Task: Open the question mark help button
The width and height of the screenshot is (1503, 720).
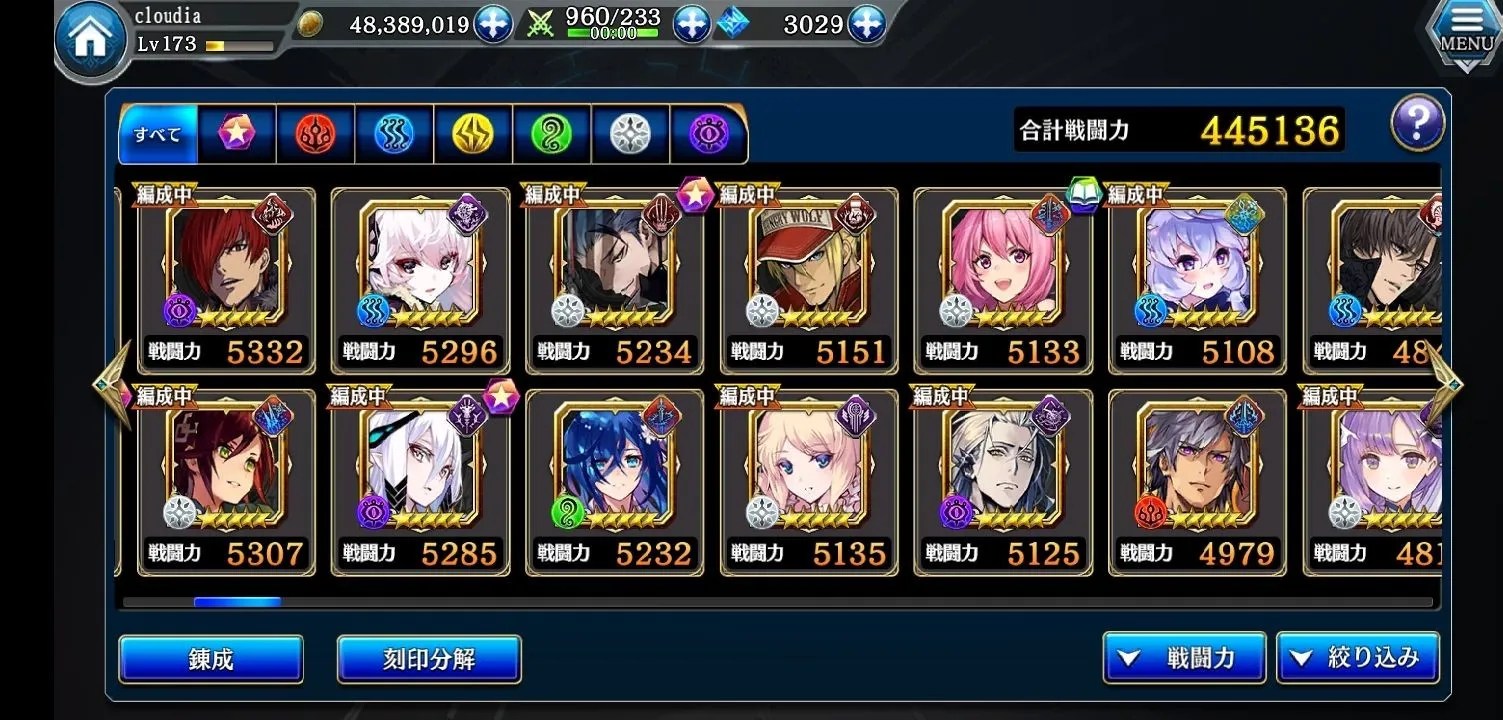Action: click(x=1417, y=125)
